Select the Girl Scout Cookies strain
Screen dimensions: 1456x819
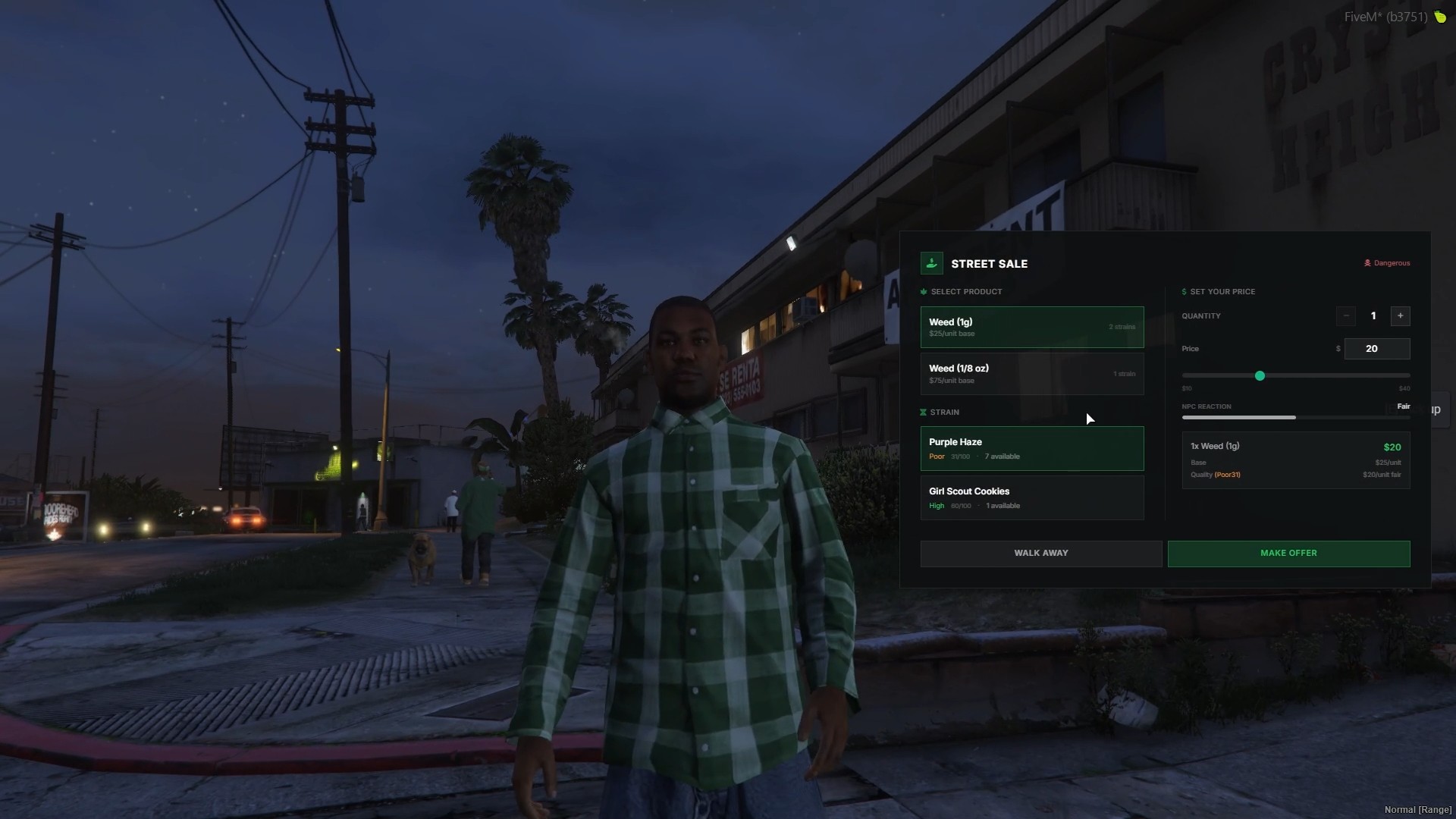(x=1031, y=497)
